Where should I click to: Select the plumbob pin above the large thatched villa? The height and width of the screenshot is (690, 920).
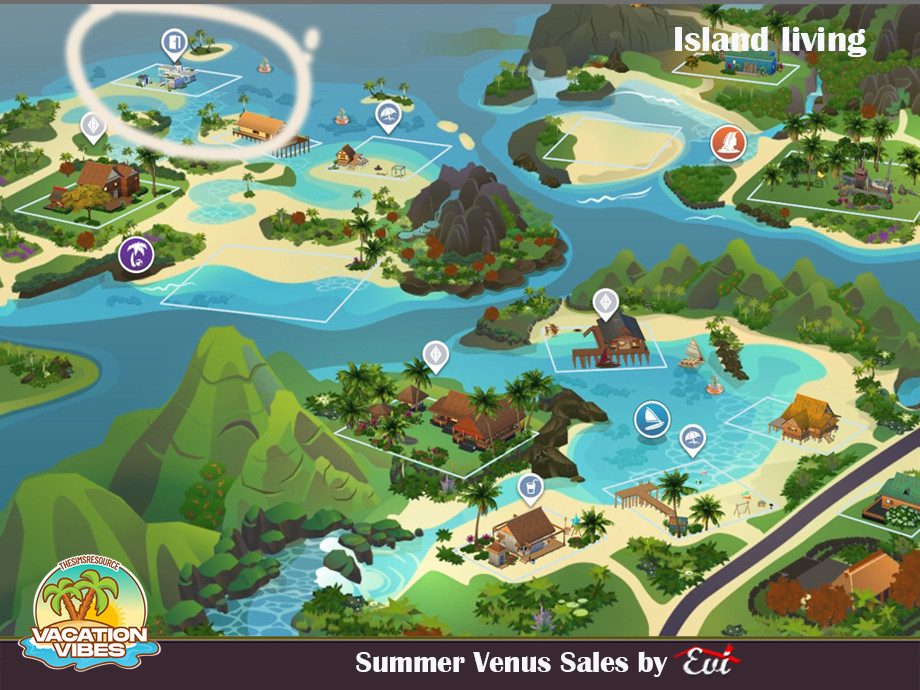(434, 354)
